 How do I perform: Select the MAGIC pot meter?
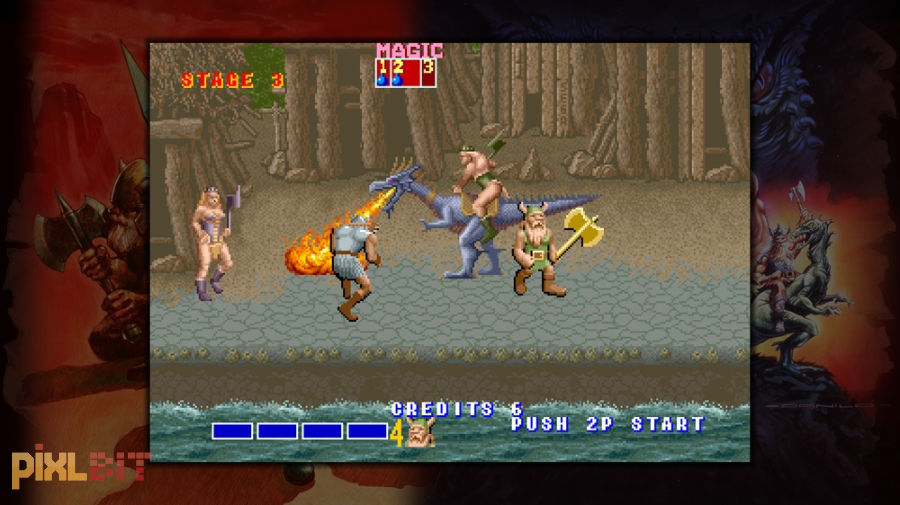point(406,73)
